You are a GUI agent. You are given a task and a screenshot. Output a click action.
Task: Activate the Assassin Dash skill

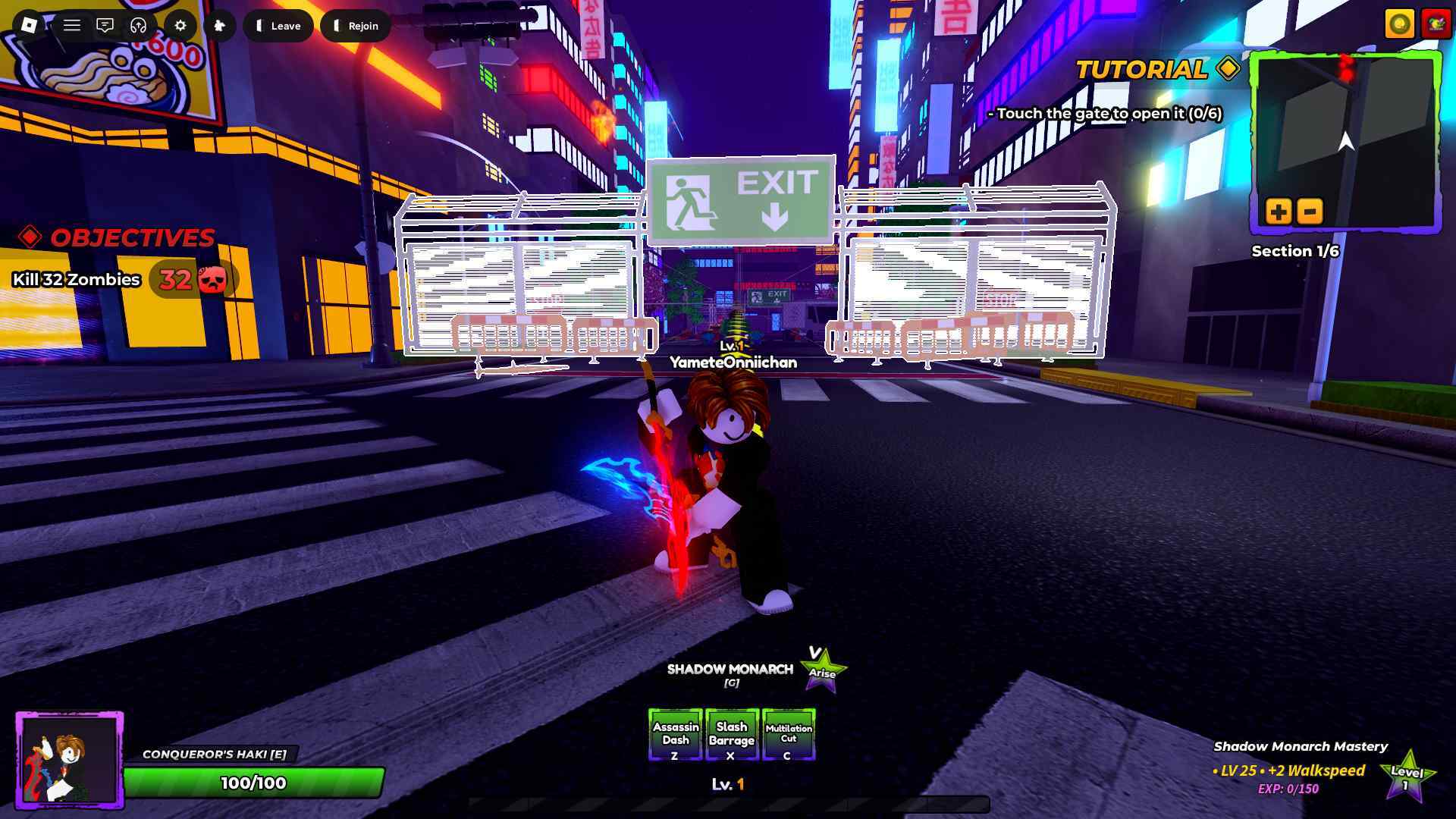(x=674, y=734)
